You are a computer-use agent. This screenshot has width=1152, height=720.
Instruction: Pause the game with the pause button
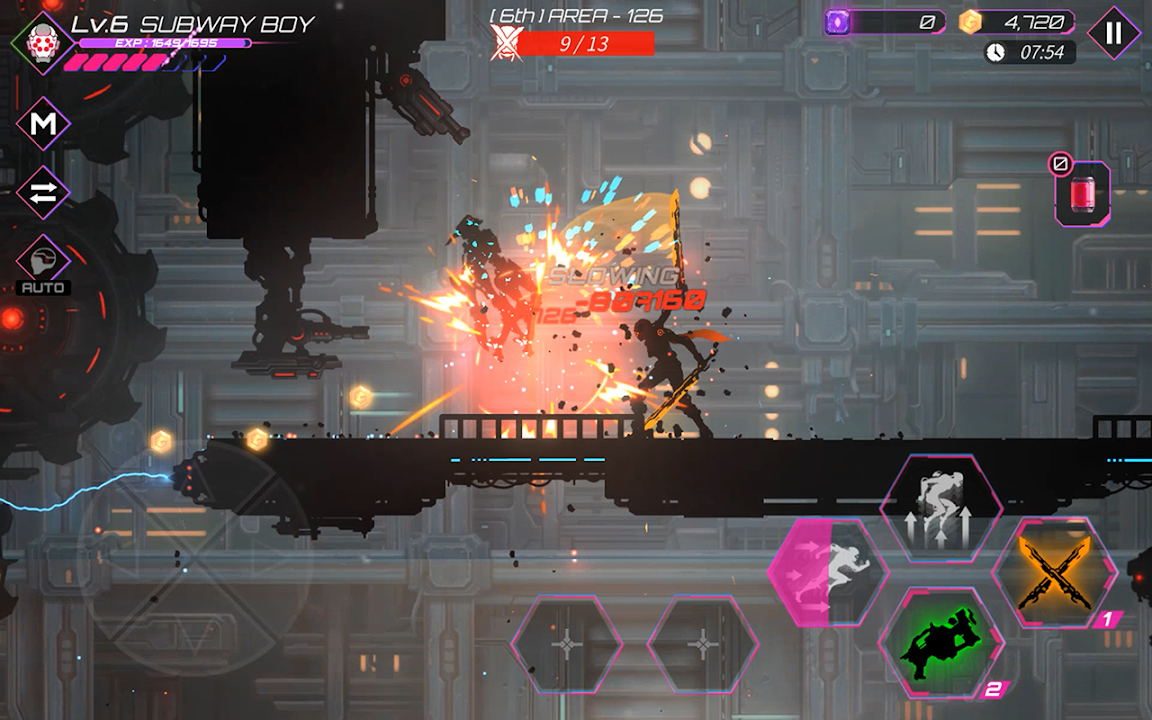tap(1114, 32)
